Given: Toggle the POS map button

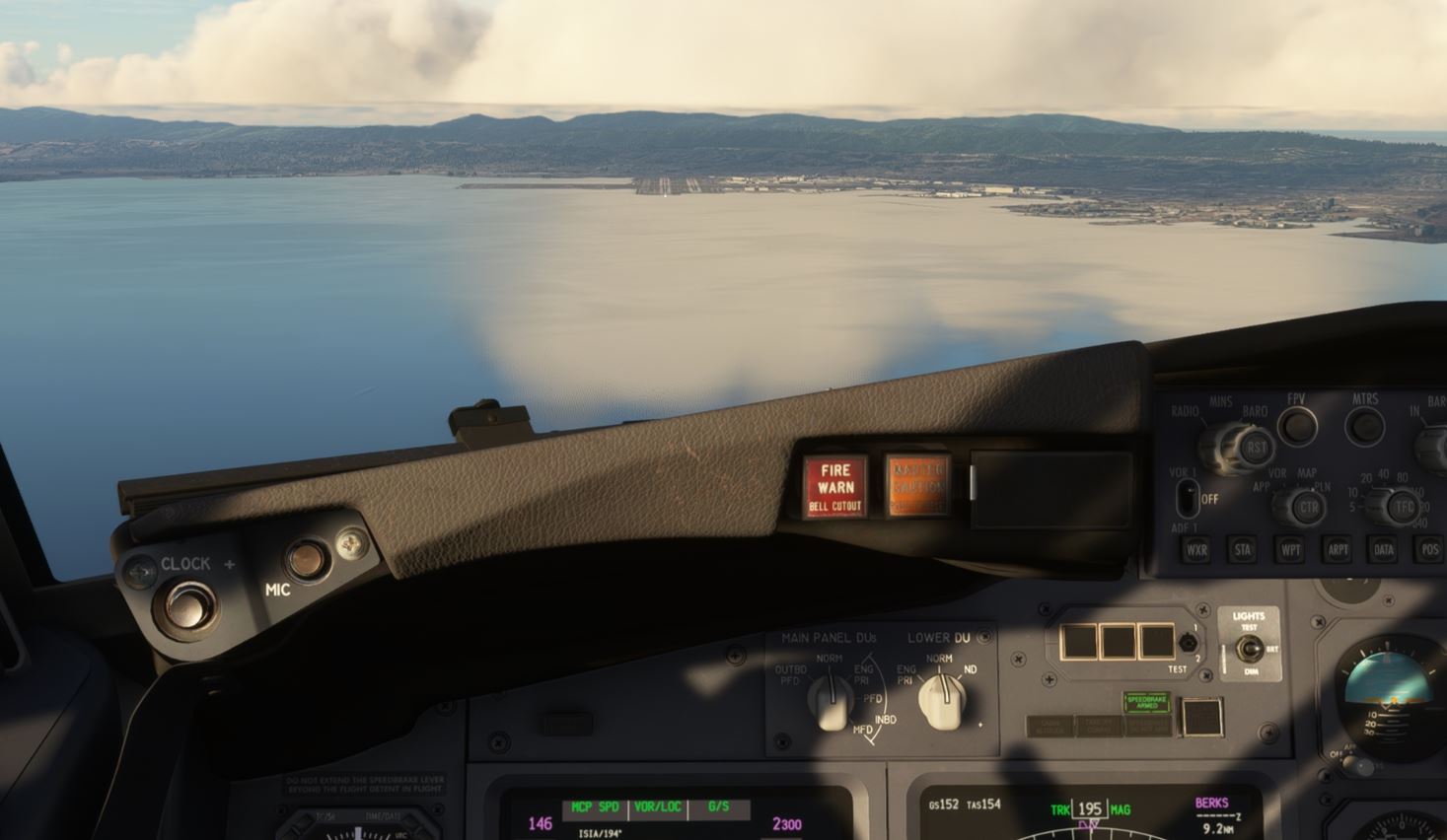Looking at the screenshot, I should point(1429,550).
